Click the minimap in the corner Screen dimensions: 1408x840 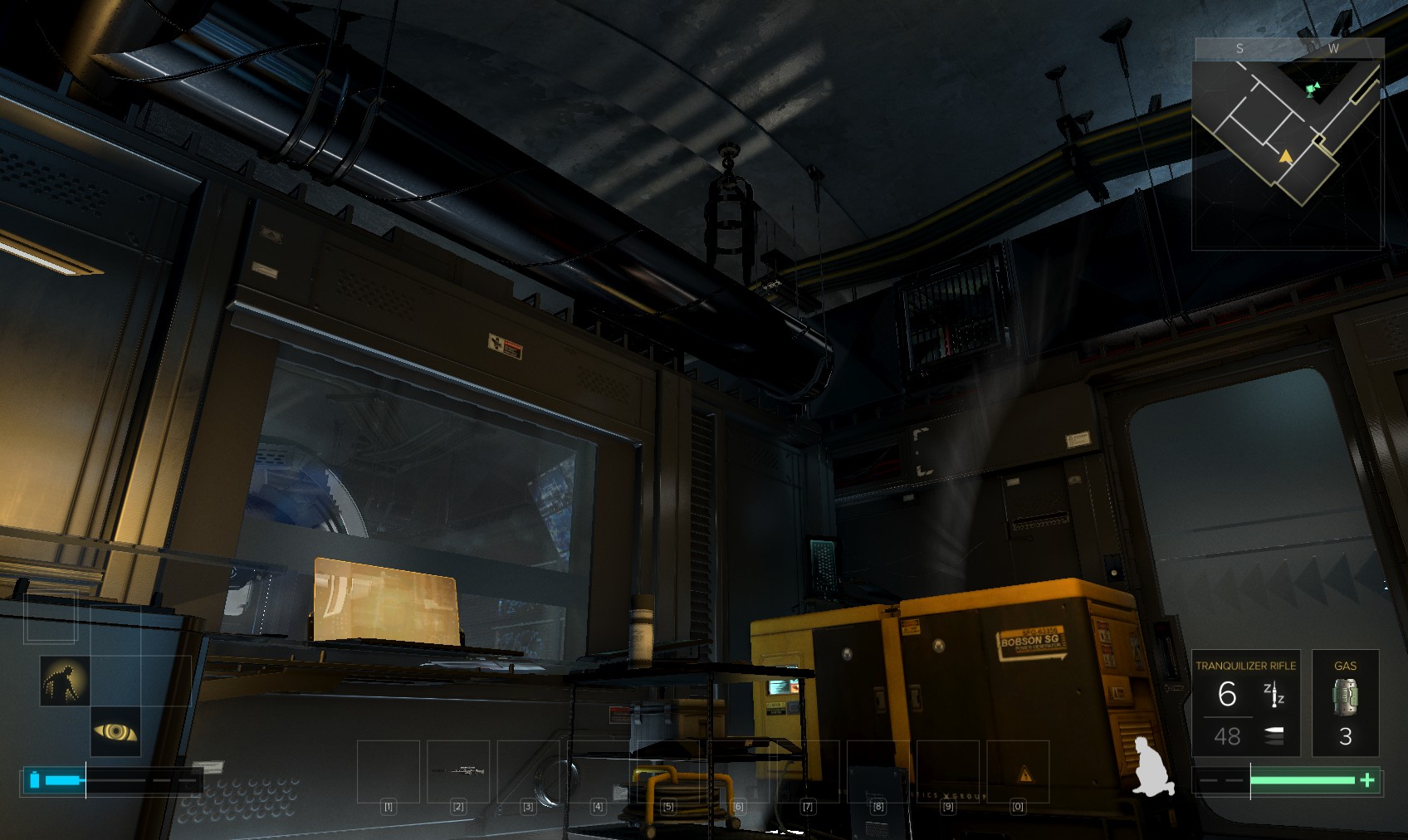(x=1287, y=144)
